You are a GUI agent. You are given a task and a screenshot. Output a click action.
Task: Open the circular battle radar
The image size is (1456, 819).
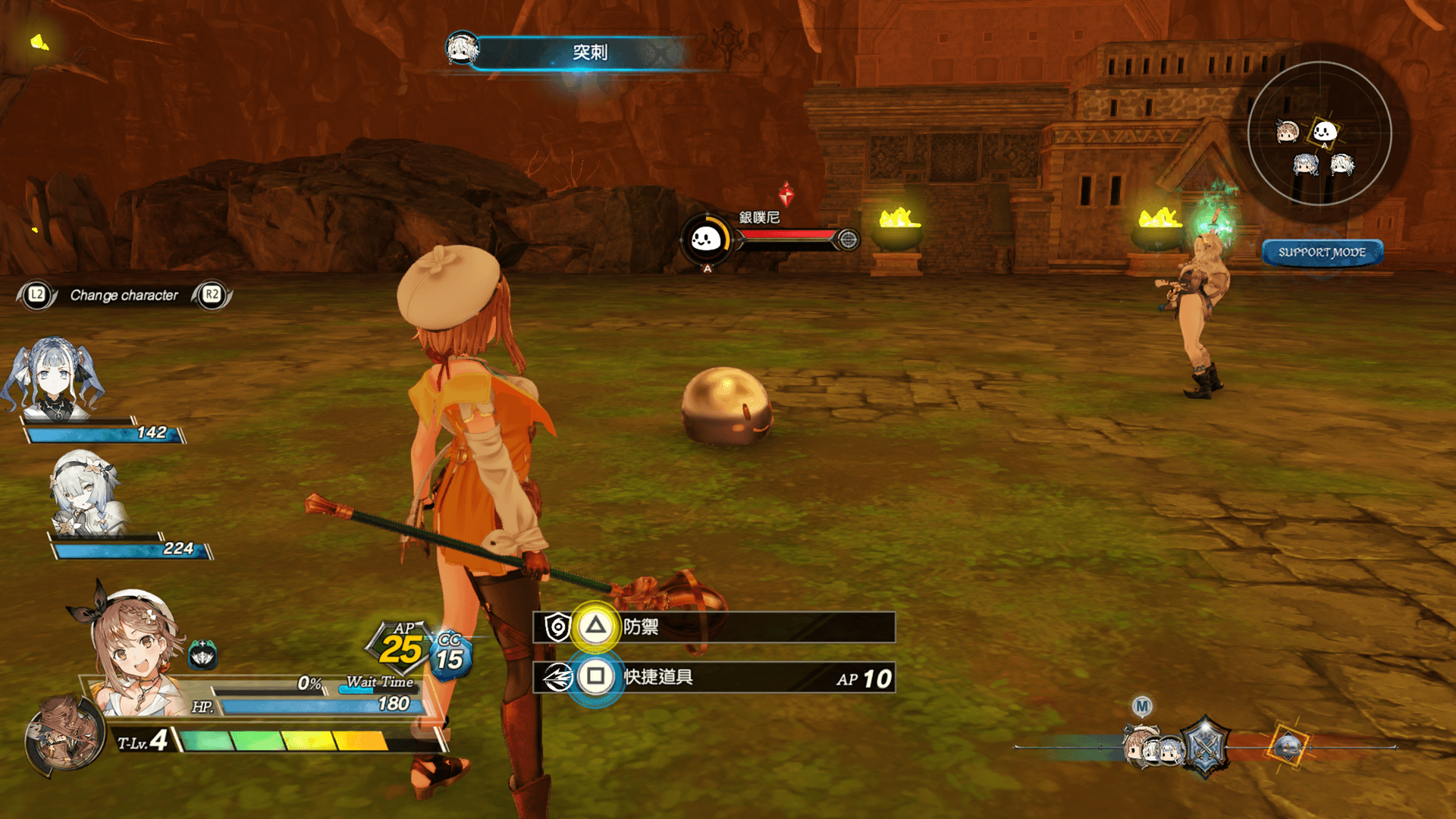pyautogui.click(x=1319, y=133)
